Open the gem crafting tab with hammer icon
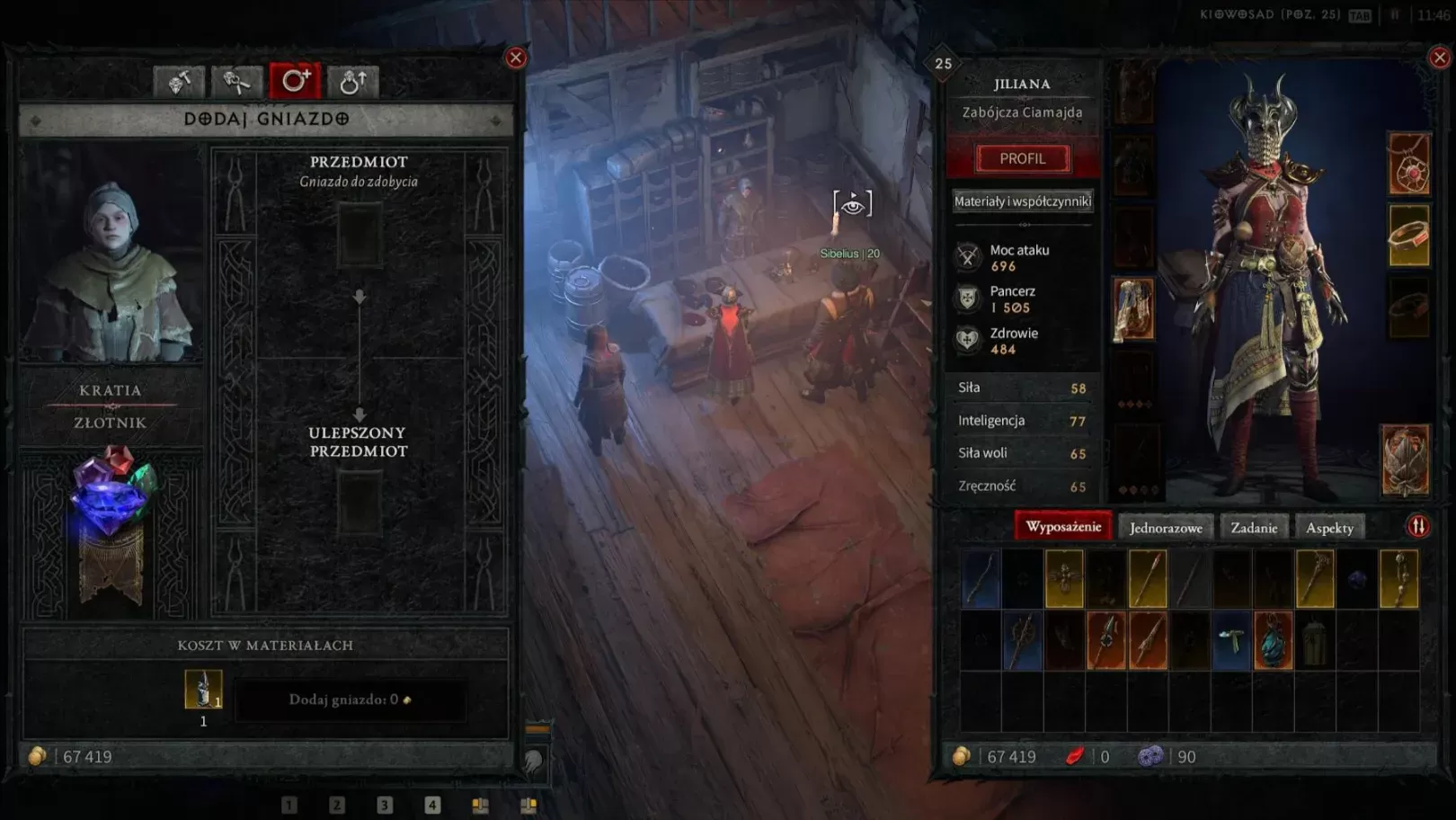1456x820 pixels. click(179, 82)
